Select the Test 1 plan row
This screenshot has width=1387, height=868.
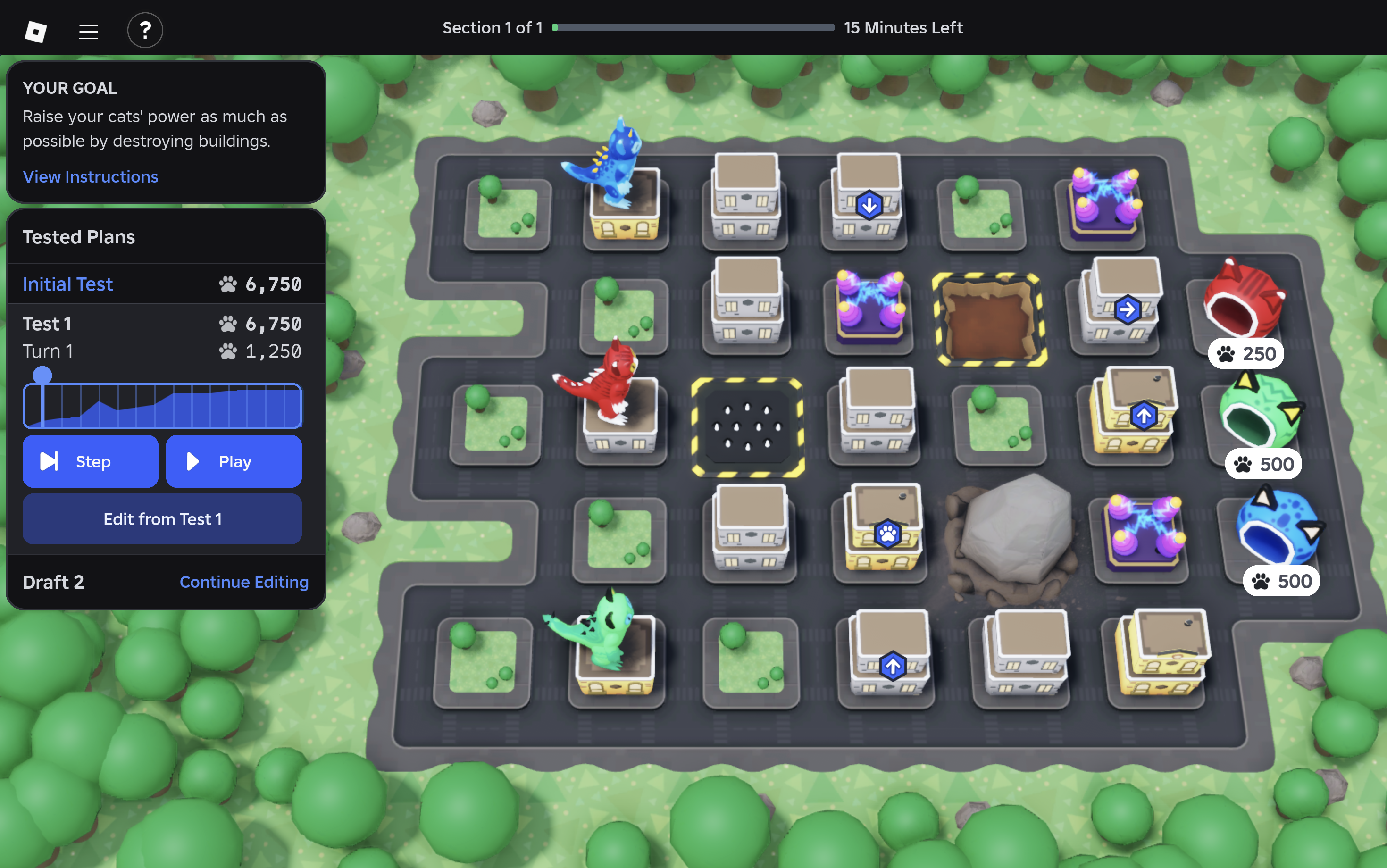162,324
